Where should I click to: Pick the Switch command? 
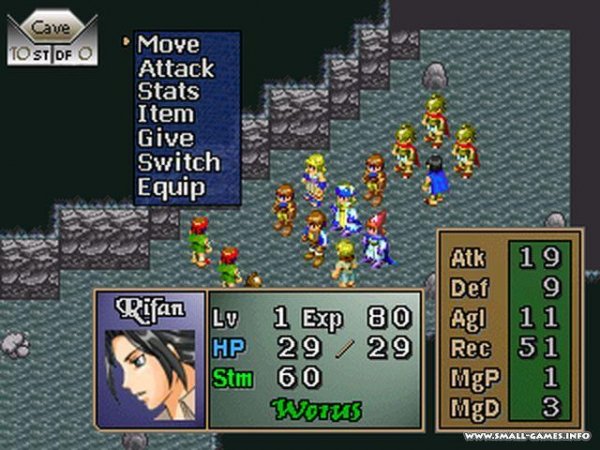(178, 163)
